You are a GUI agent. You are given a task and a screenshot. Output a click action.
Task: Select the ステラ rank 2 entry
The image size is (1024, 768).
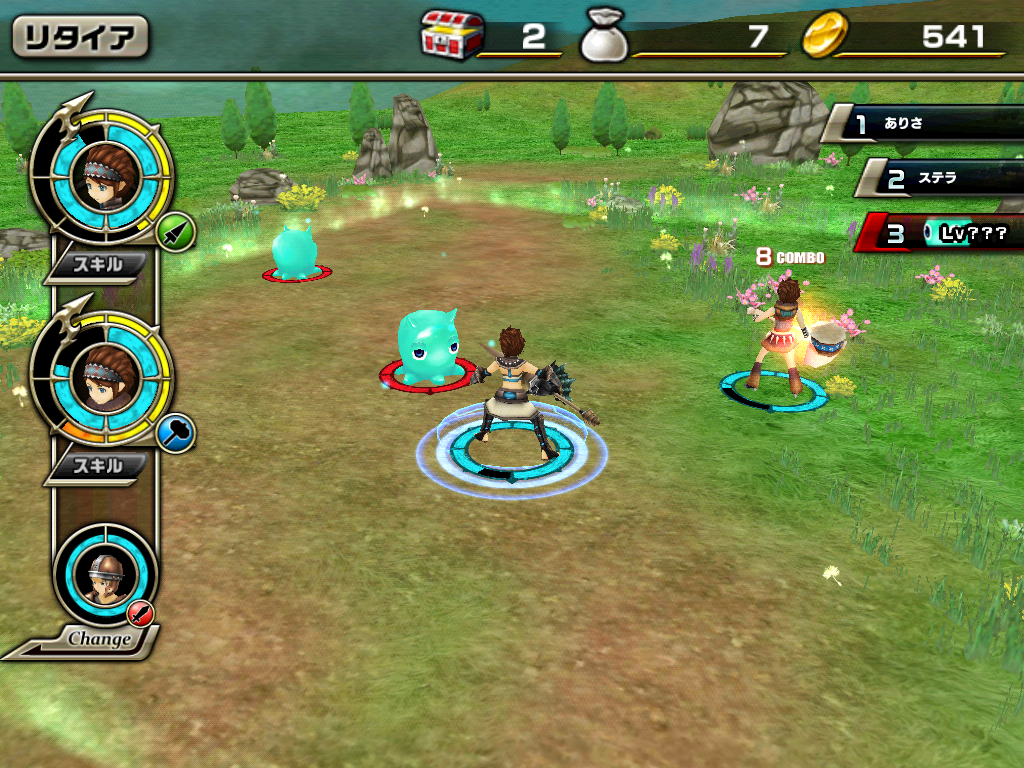point(940,178)
